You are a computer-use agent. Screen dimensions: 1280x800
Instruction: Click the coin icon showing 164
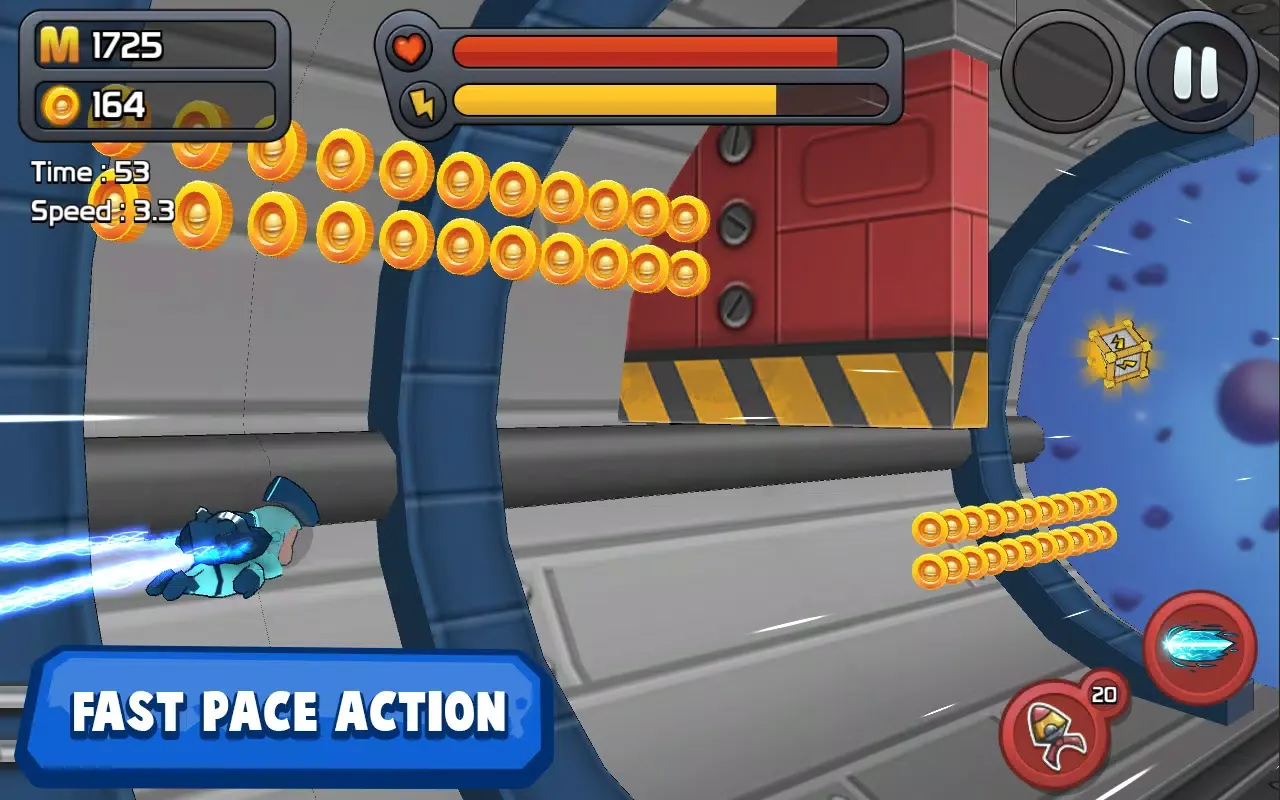62,104
